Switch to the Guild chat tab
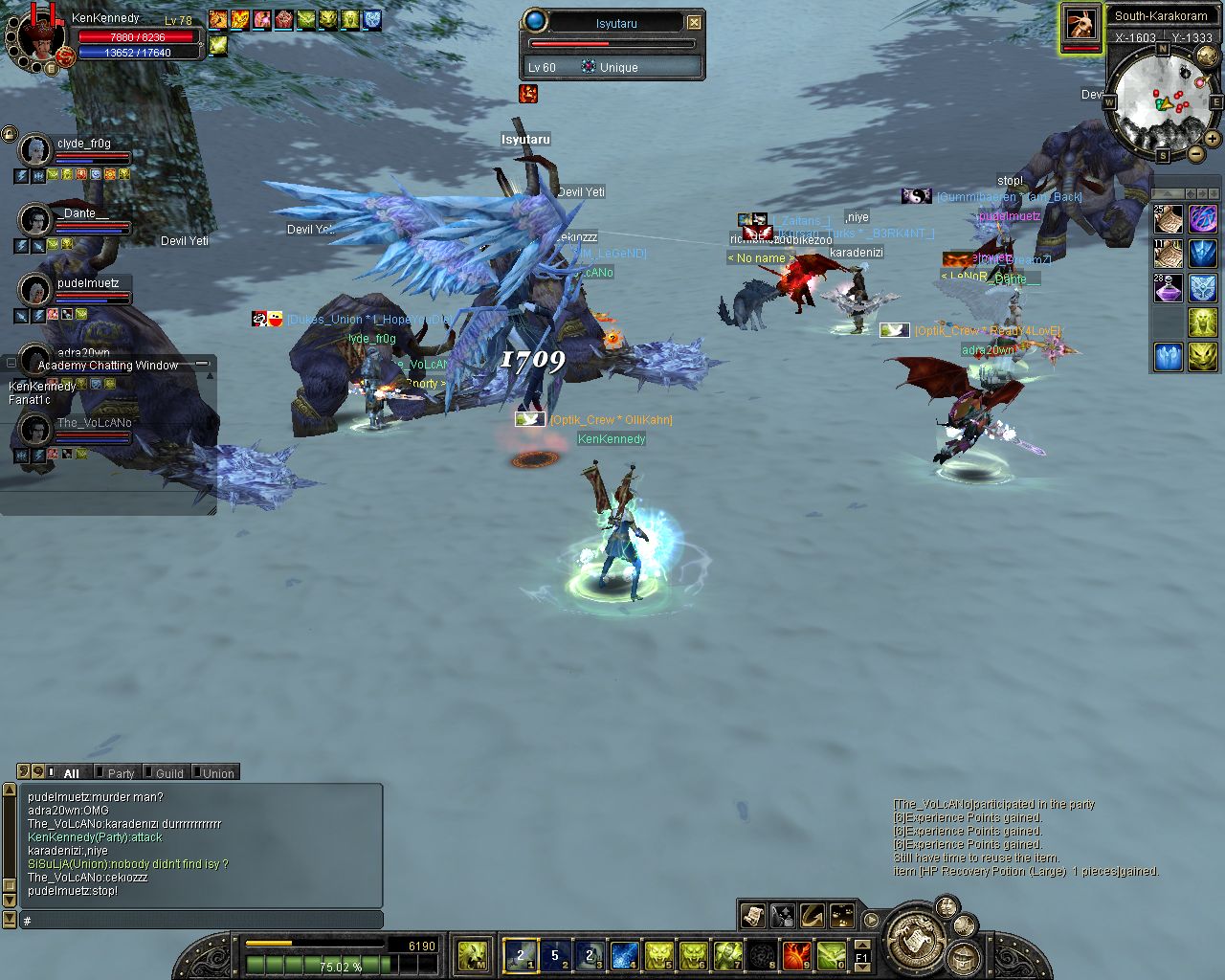This screenshot has height=980, width=1225. click(x=168, y=773)
